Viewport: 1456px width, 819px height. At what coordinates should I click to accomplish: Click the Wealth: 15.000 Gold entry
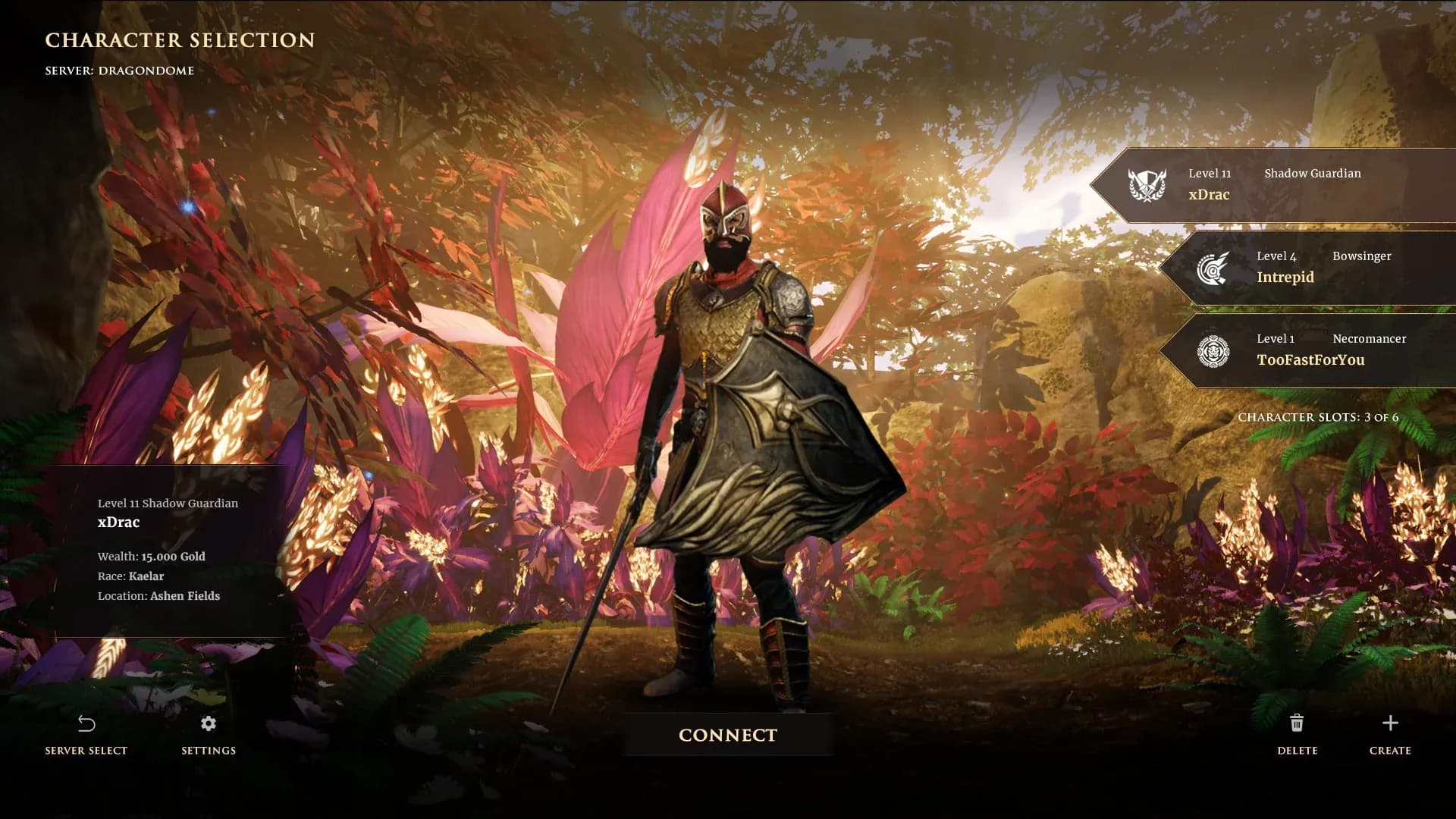(150, 556)
